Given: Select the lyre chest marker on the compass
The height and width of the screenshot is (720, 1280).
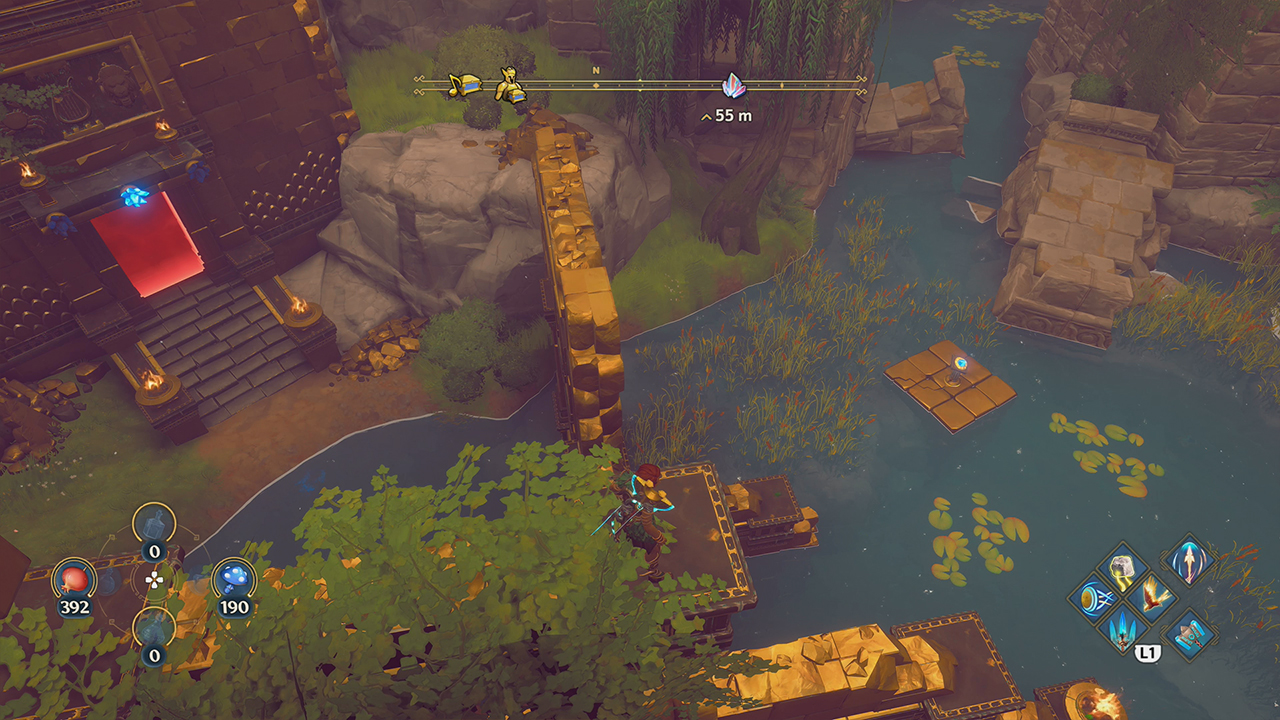Looking at the screenshot, I should pos(464,83).
